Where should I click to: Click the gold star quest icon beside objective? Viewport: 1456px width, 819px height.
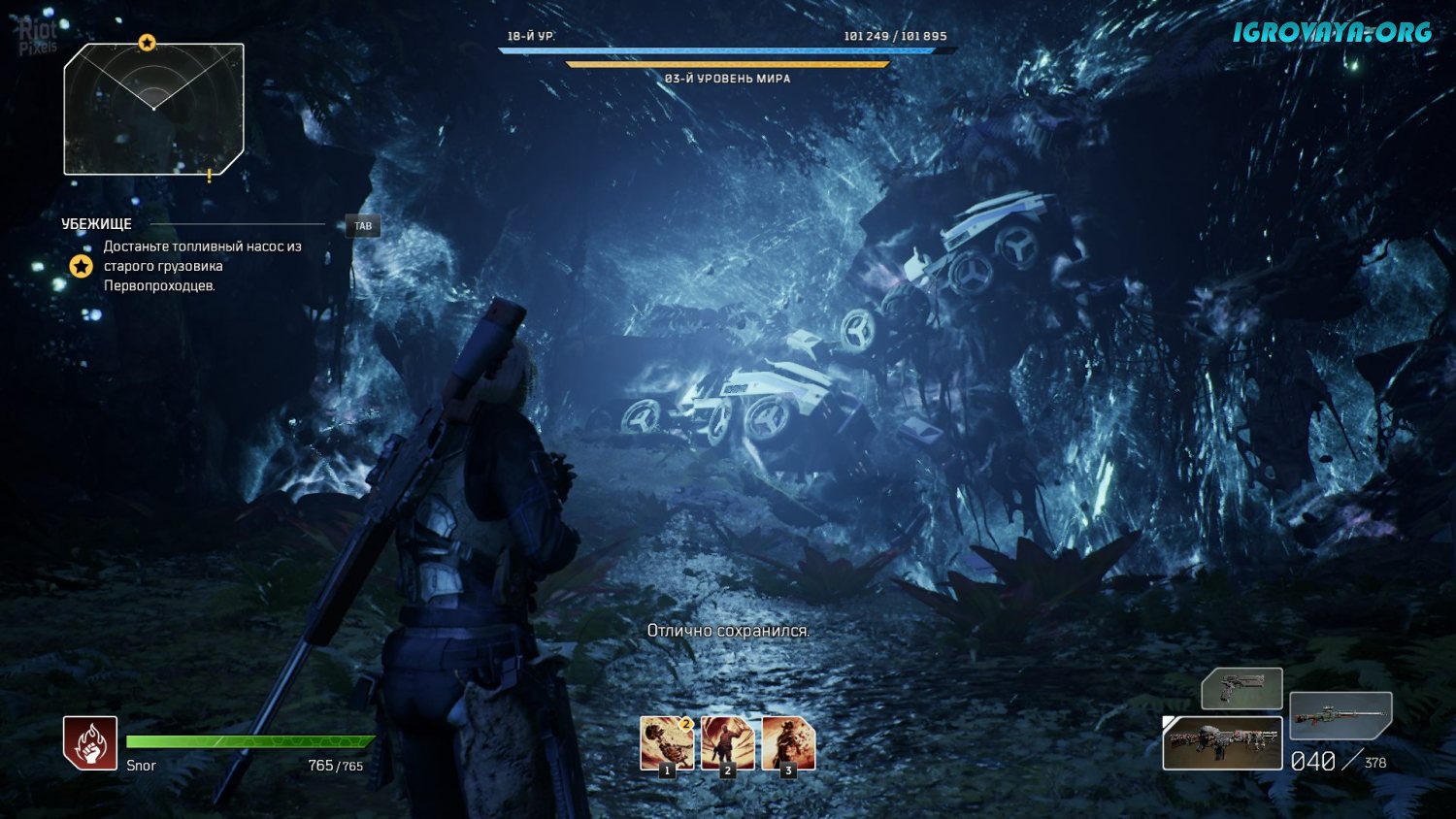(x=81, y=266)
